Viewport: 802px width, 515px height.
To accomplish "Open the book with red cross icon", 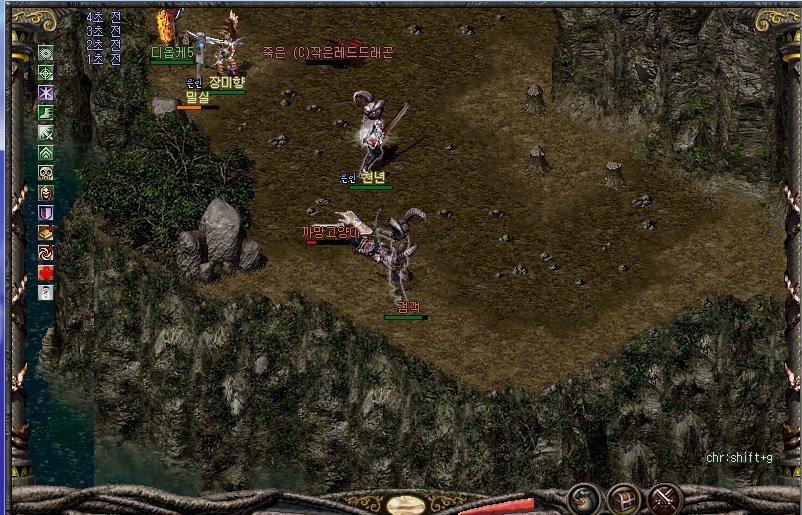I will pos(46,232).
